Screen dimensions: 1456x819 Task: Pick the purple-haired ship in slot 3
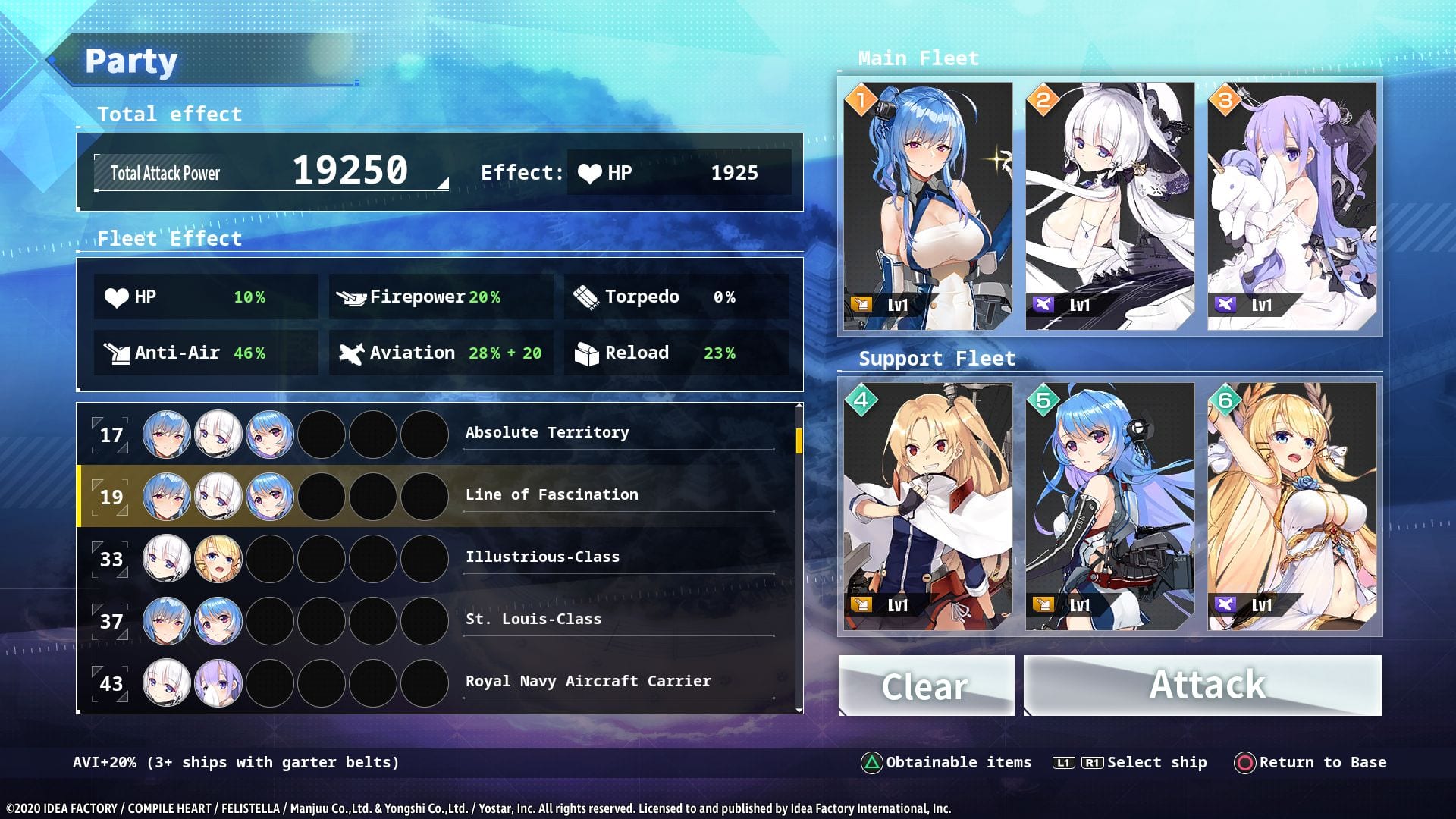(x=1291, y=206)
